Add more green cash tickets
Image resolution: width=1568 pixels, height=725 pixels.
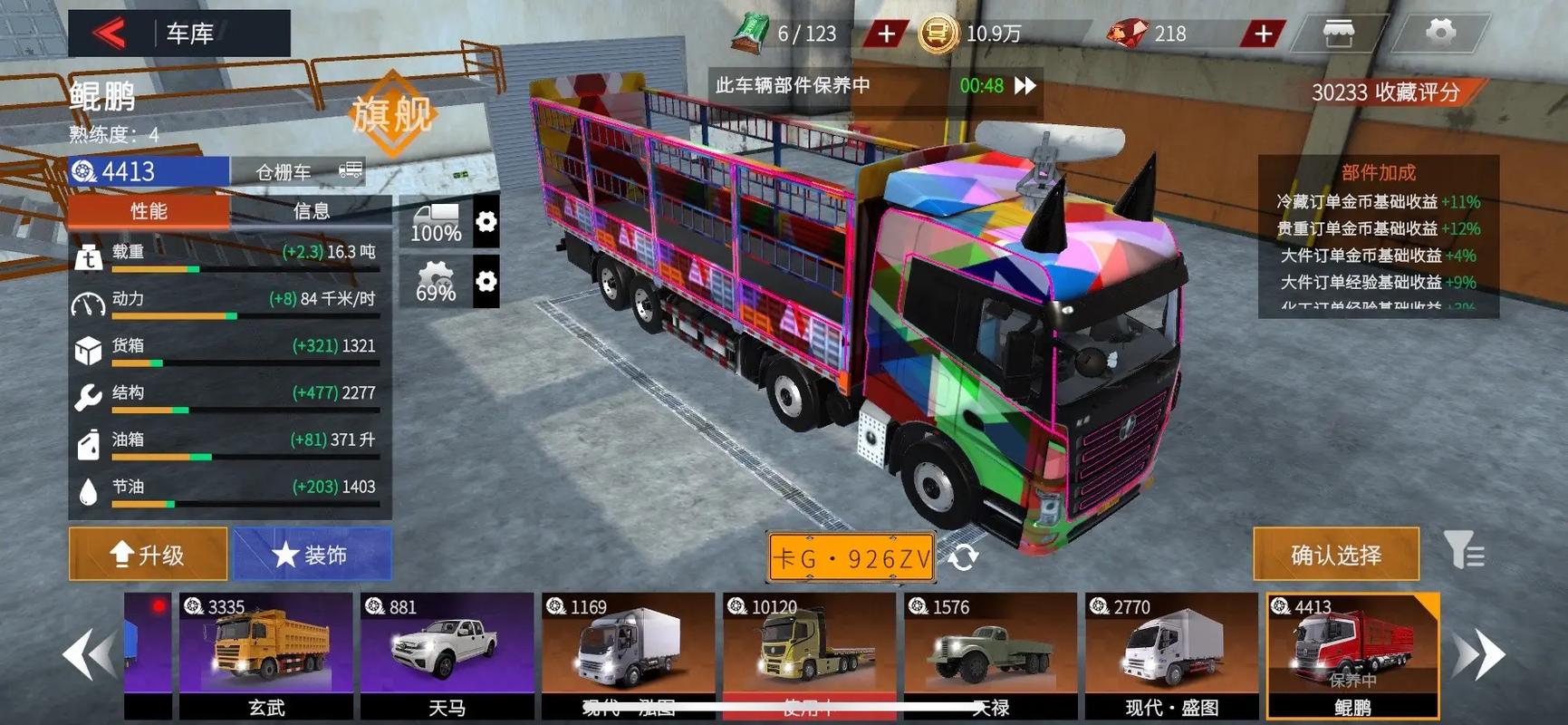[x=885, y=34]
